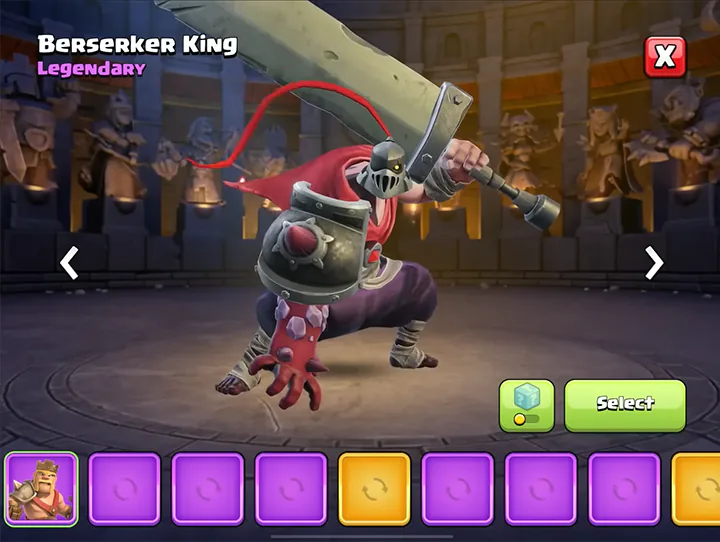The height and width of the screenshot is (542, 720).
Task: Show the previous skin with the left arrow
Action: 69,263
